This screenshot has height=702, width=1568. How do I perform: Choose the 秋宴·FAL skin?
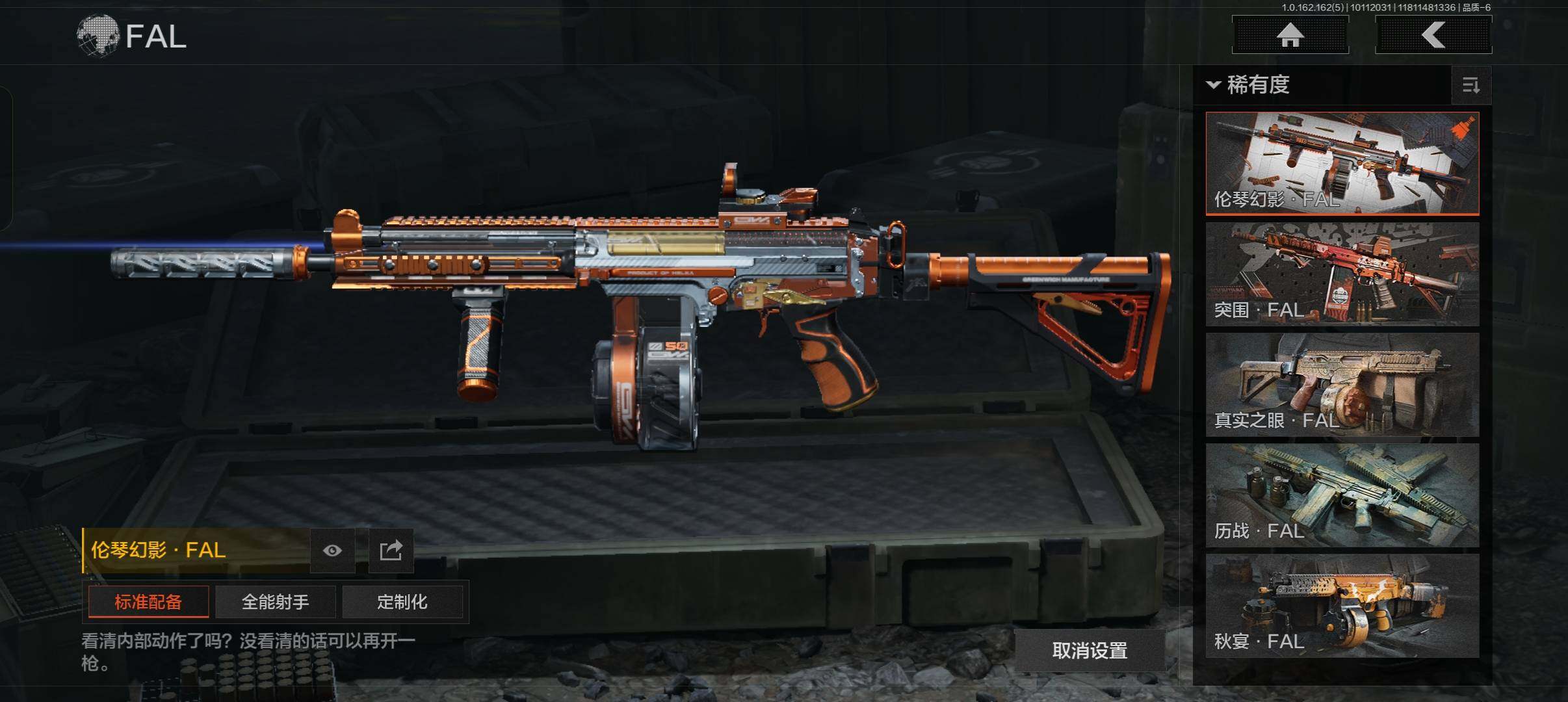[x=1342, y=606]
